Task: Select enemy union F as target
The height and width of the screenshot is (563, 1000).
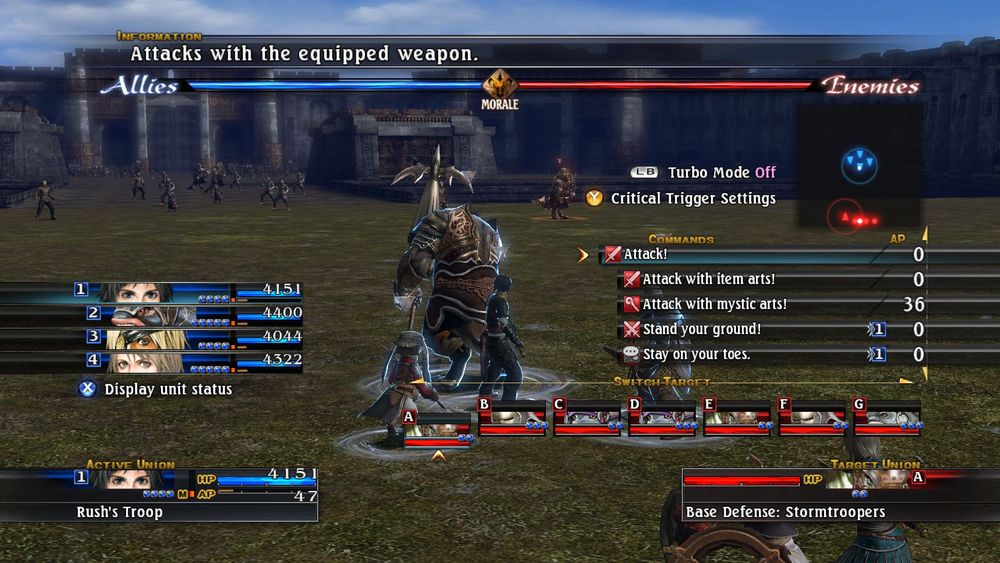Action: [811, 419]
